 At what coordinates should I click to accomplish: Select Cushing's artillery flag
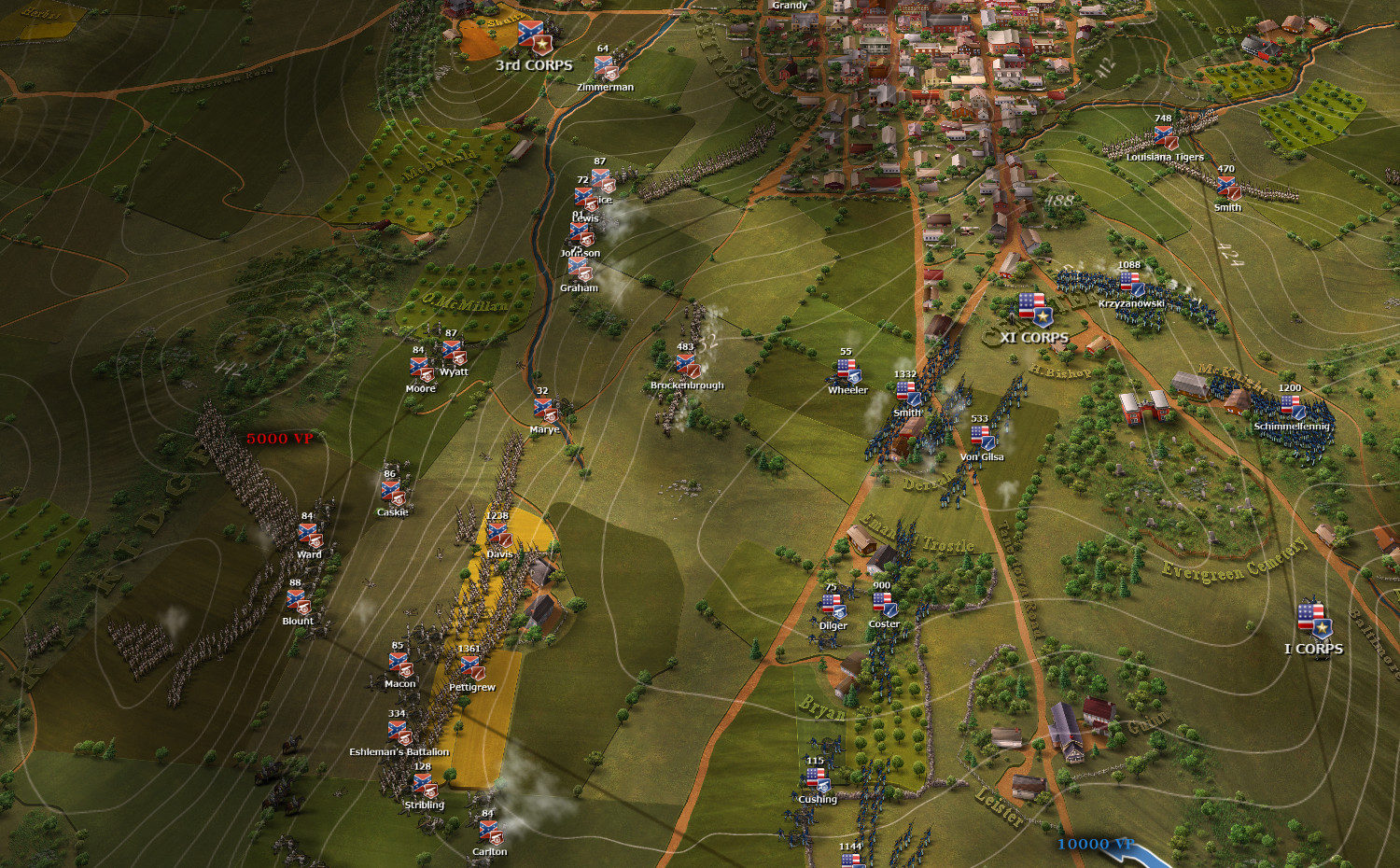coord(817,780)
